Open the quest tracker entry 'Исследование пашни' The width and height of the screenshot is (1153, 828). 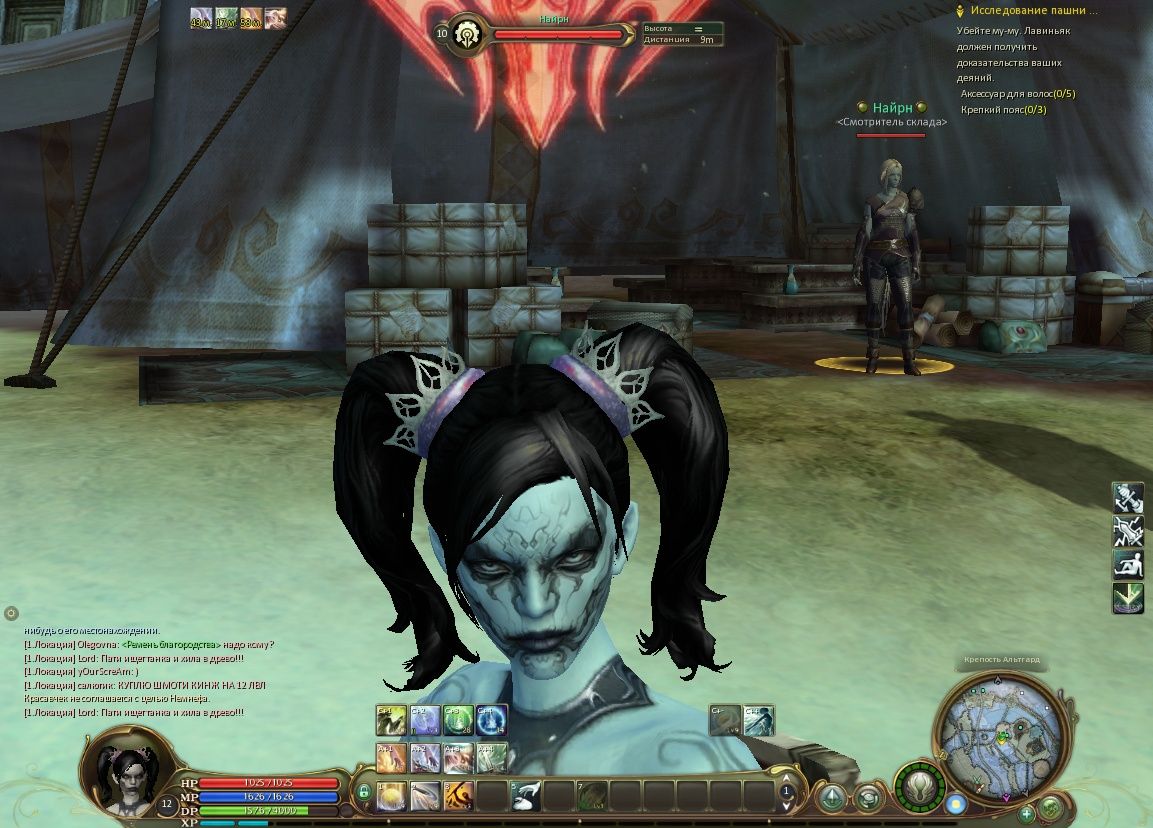point(1032,11)
